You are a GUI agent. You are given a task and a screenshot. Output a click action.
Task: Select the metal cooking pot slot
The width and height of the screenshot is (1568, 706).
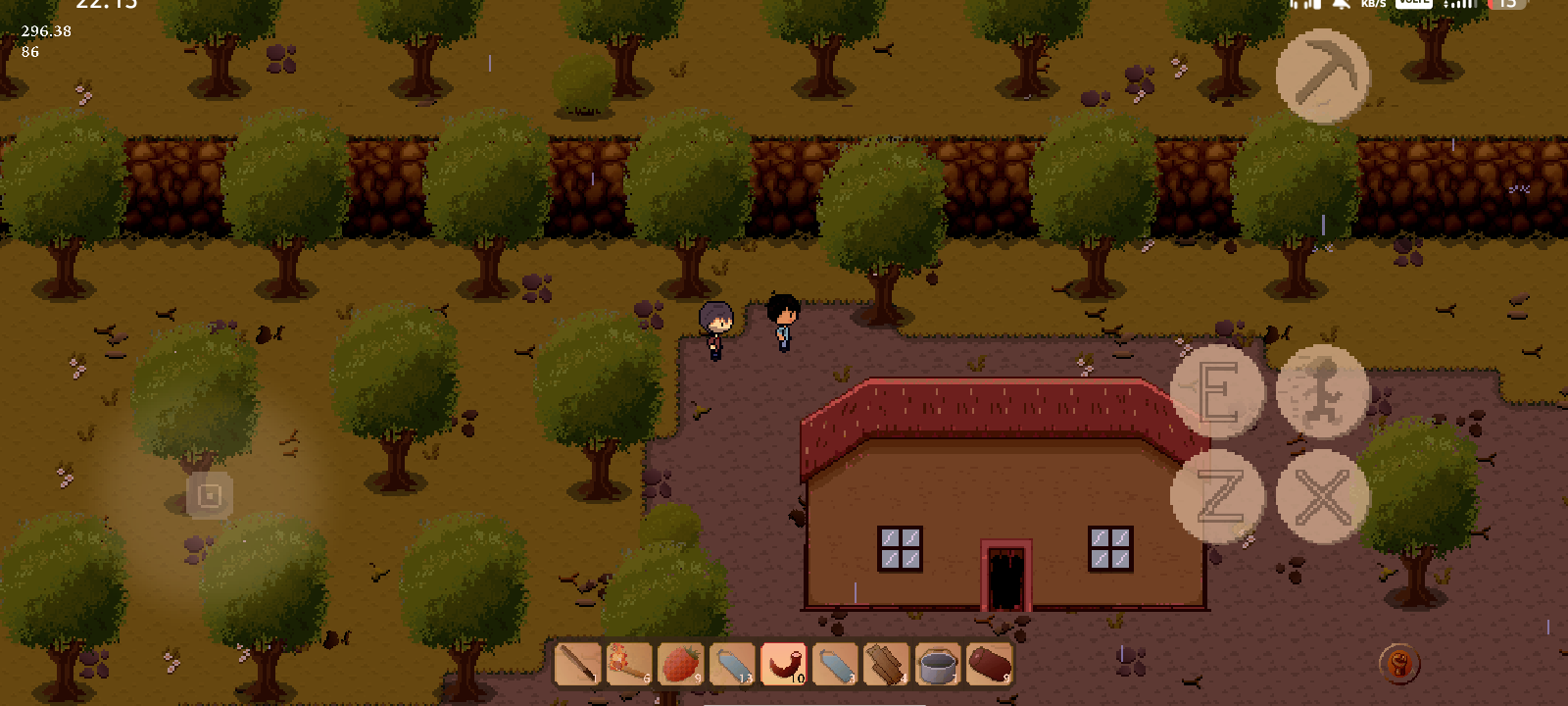[x=938, y=664]
